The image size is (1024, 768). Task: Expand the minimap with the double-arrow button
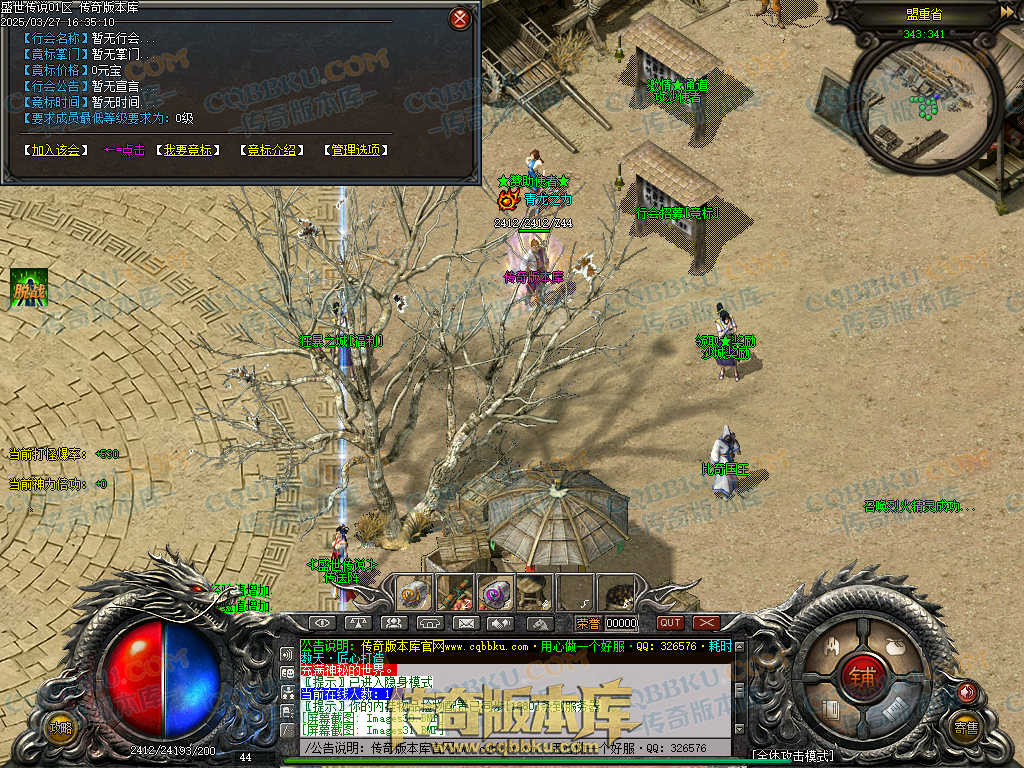pos(1006,12)
